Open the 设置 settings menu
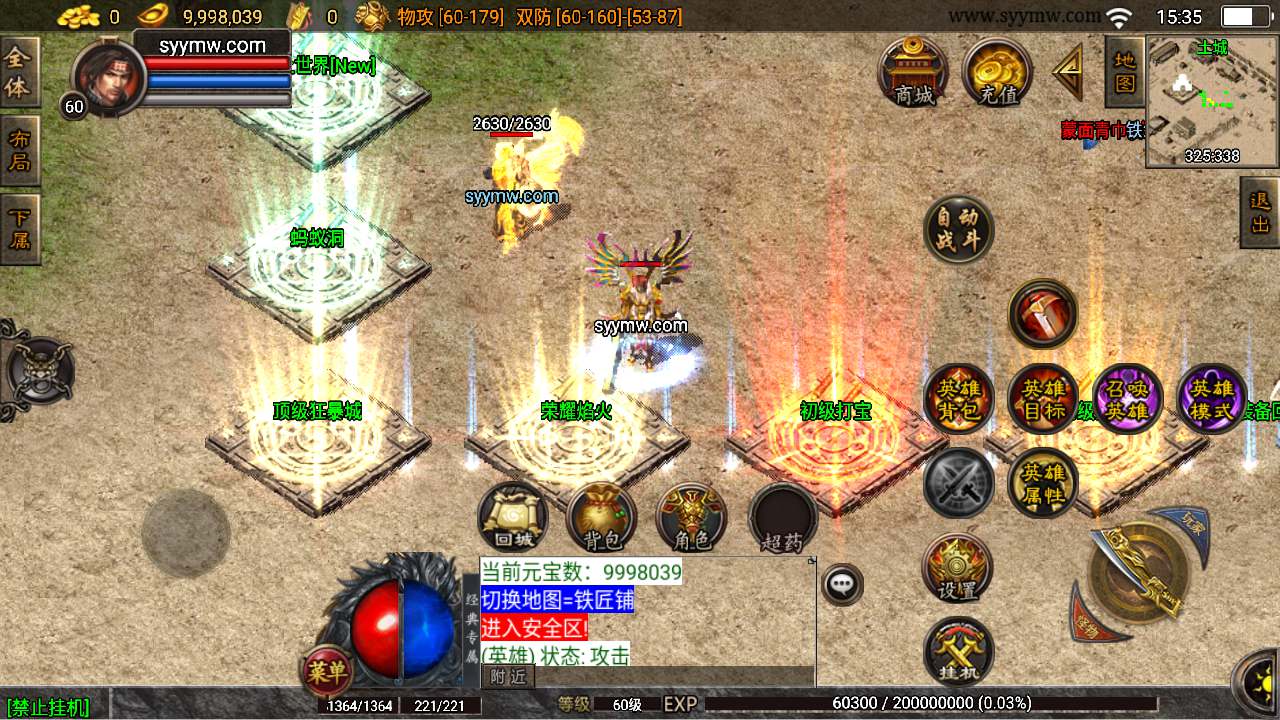Image resolution: width=1280 pixels, height=720 pixels. point(957,567)
